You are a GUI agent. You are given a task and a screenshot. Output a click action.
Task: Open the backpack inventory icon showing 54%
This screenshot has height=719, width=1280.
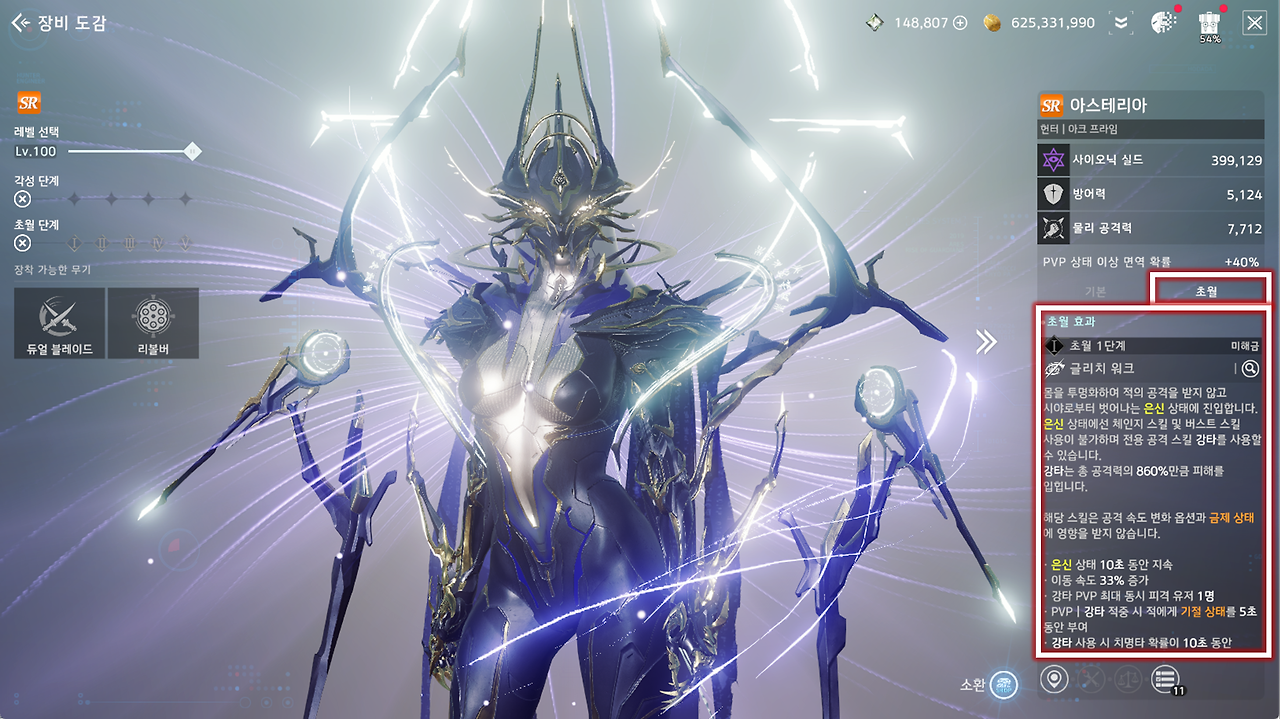1209,22
